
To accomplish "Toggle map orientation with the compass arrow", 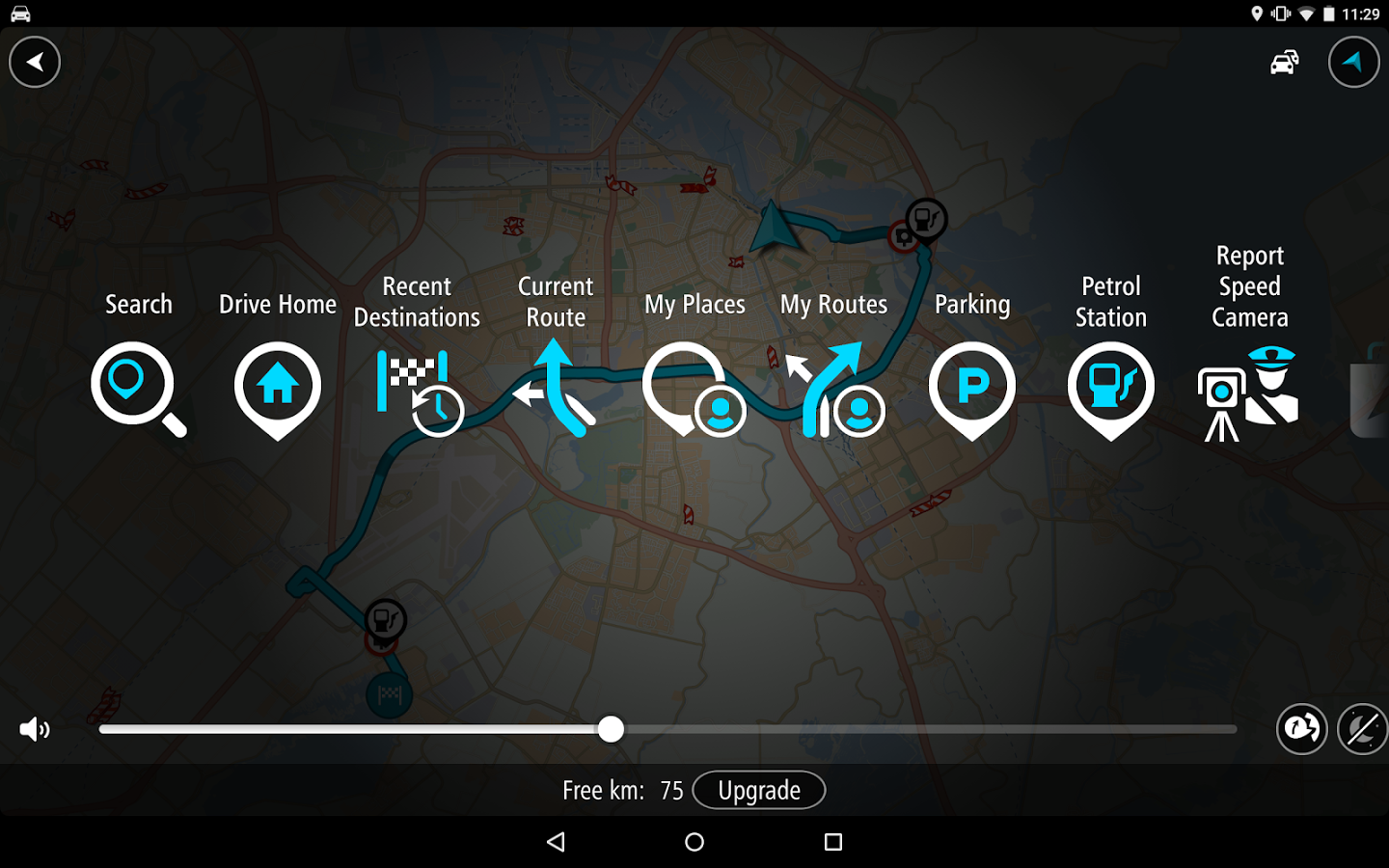I will 1354,61.
